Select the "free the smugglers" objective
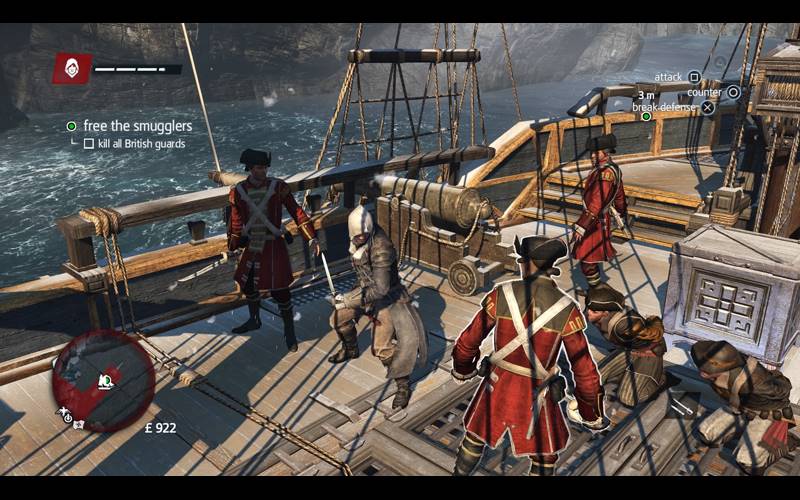Viewport: 800px width, 500px height. pyautogui.click(x=137, y=126)
